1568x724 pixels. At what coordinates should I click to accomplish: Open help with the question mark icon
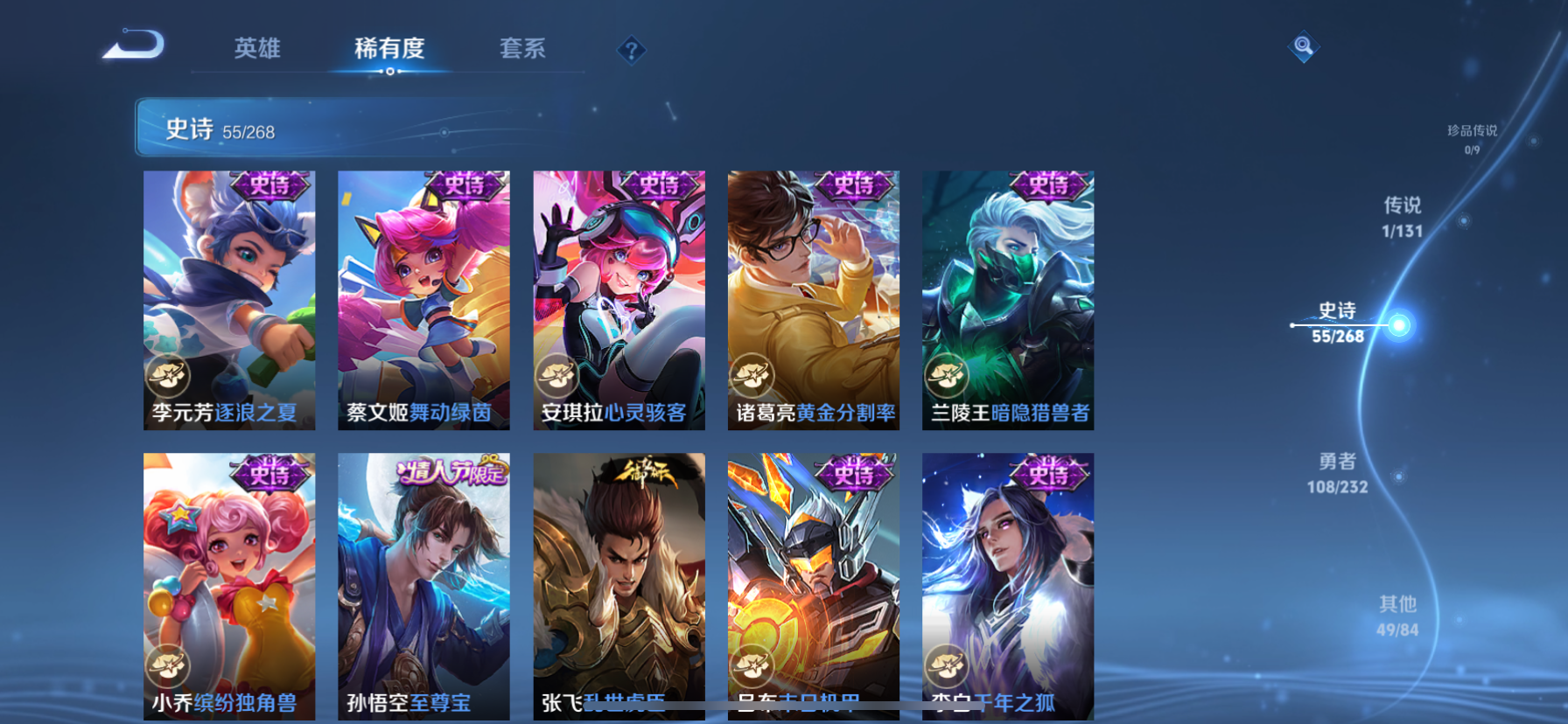[x=632, y=50]
